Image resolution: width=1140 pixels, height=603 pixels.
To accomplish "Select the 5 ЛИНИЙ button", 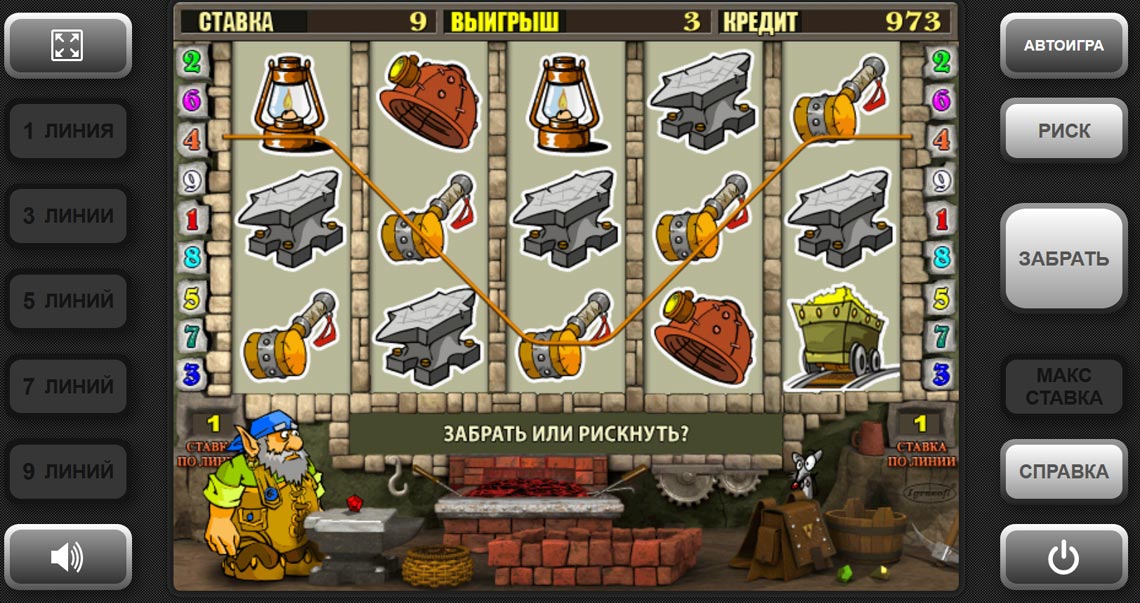I will point(68,301).
